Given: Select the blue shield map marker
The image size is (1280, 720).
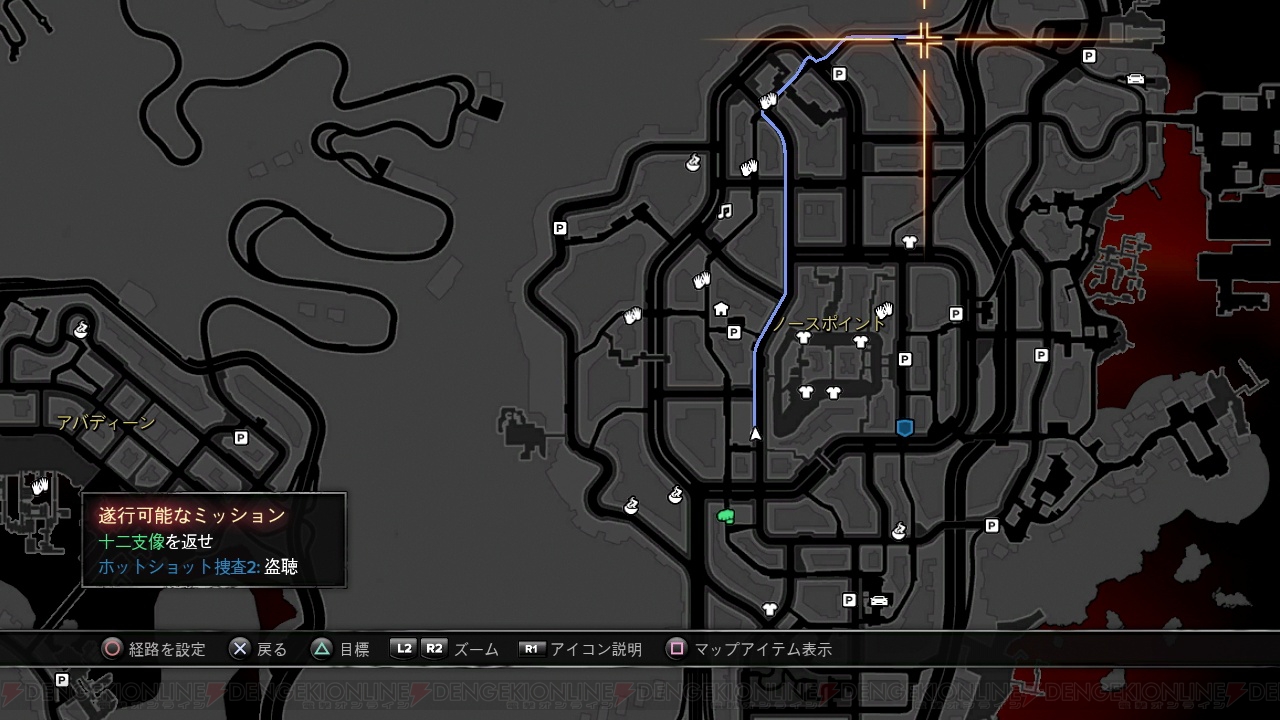Looking at the screenshot, I should point(905,428).
